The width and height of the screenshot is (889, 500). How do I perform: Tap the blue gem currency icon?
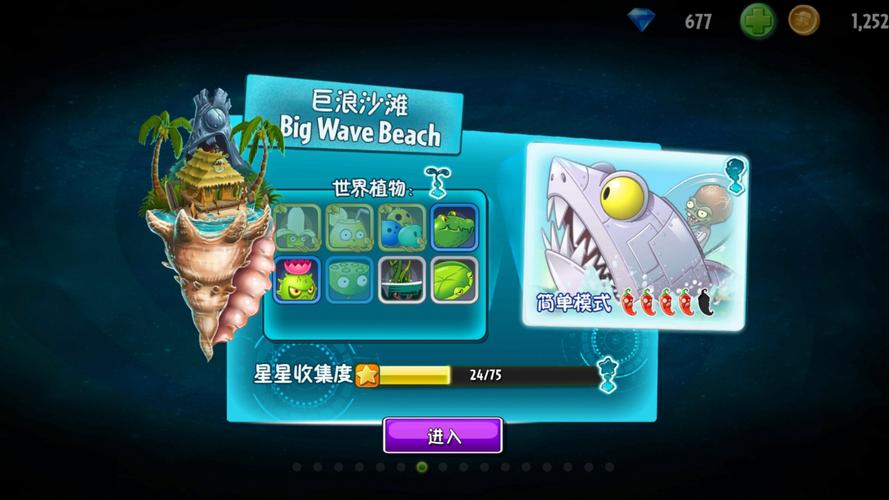pos(642,20)
